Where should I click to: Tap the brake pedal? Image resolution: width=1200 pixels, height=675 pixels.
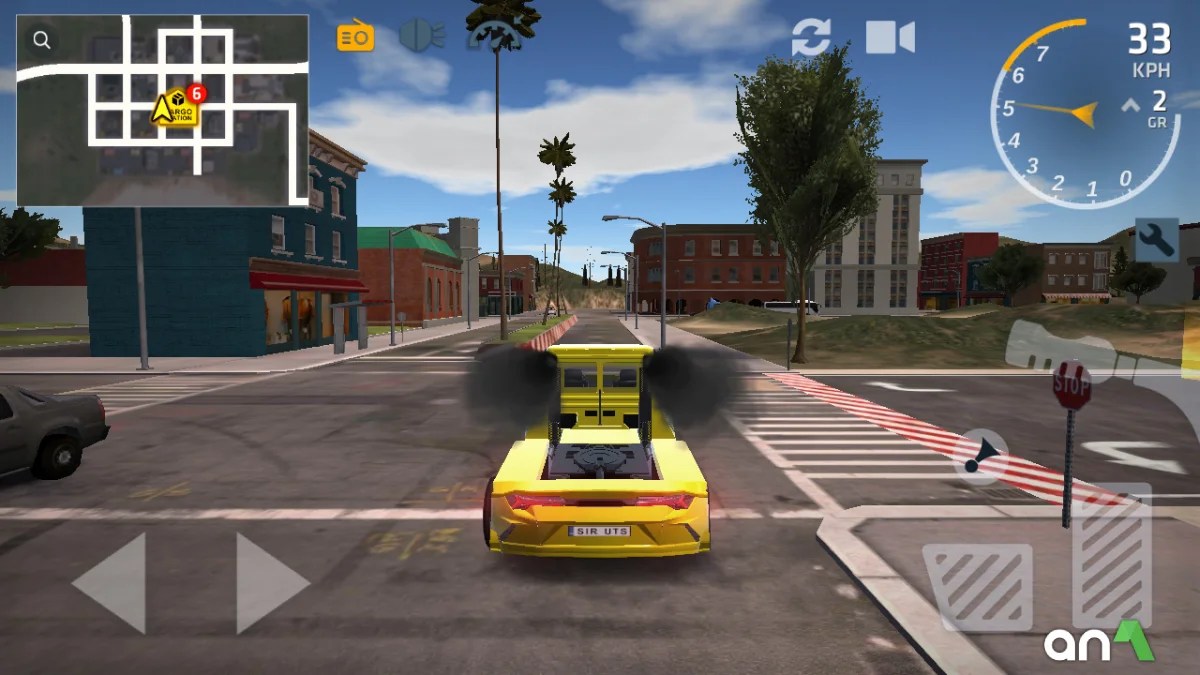click(x=977, y=586)
